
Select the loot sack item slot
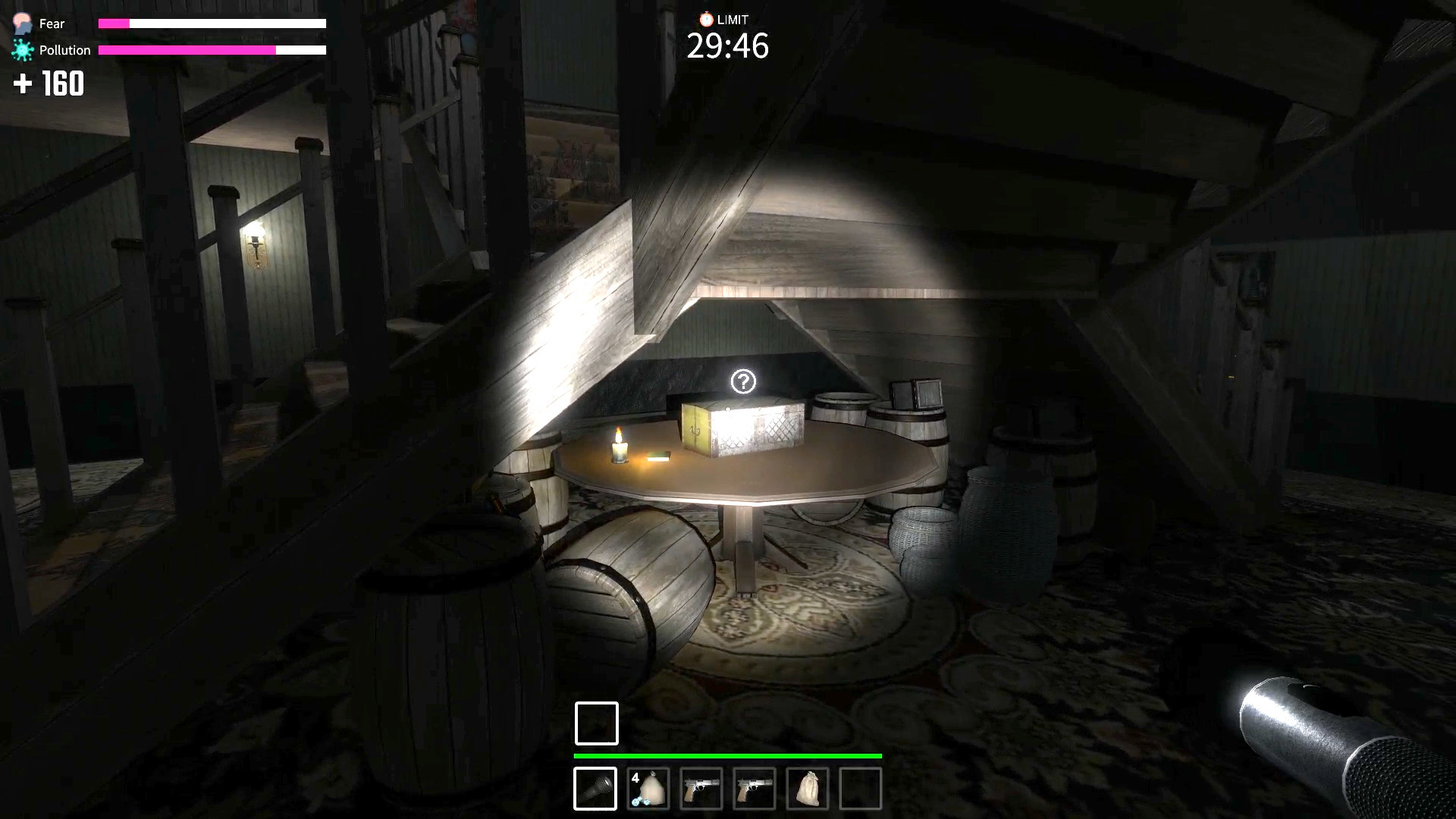pos(806,789)
